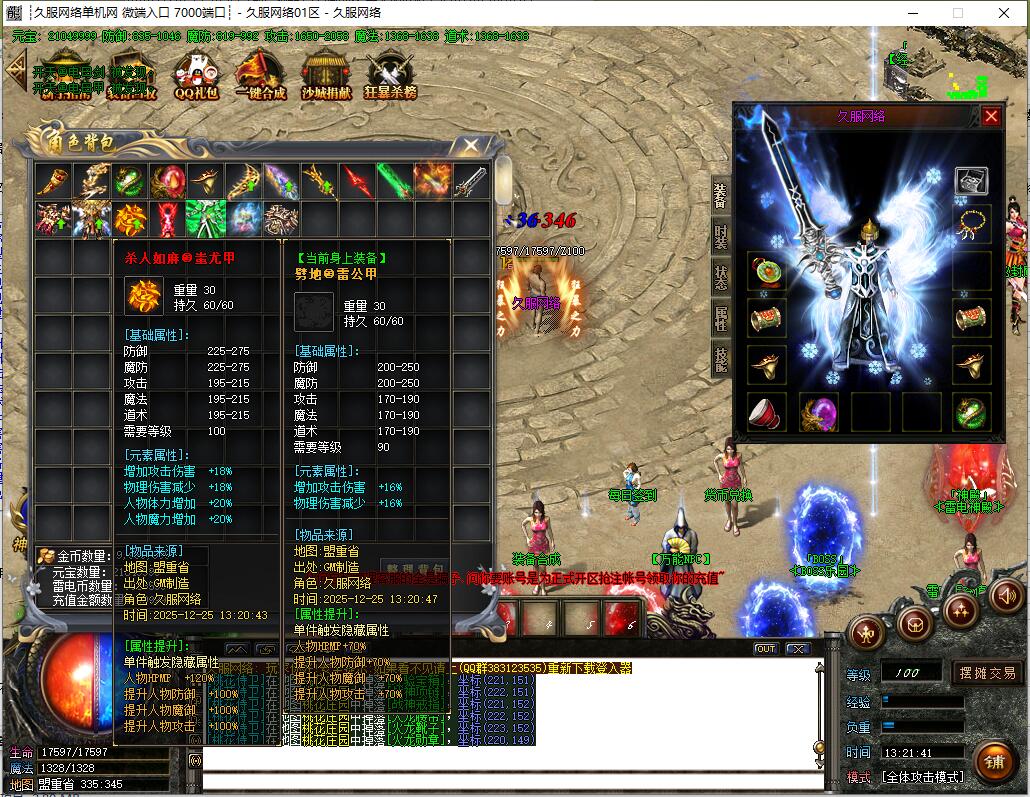The image size is (1030, 797).
Task: Switch to the 状态 tab
Action: coord(720,278)
